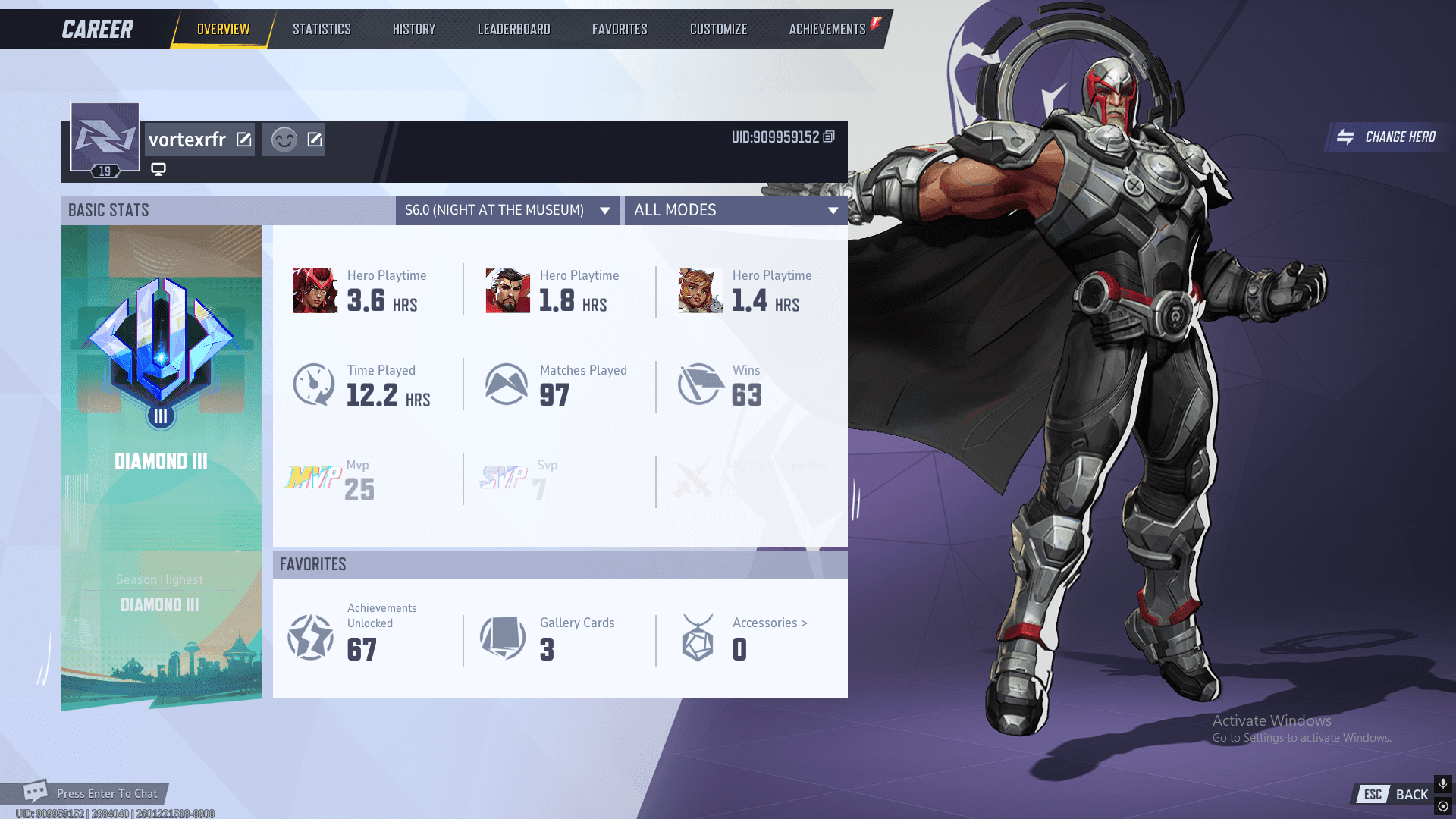Screen dimensions: 1456x819
Task: Click the Gallery Cards icon
Action: 504,637
